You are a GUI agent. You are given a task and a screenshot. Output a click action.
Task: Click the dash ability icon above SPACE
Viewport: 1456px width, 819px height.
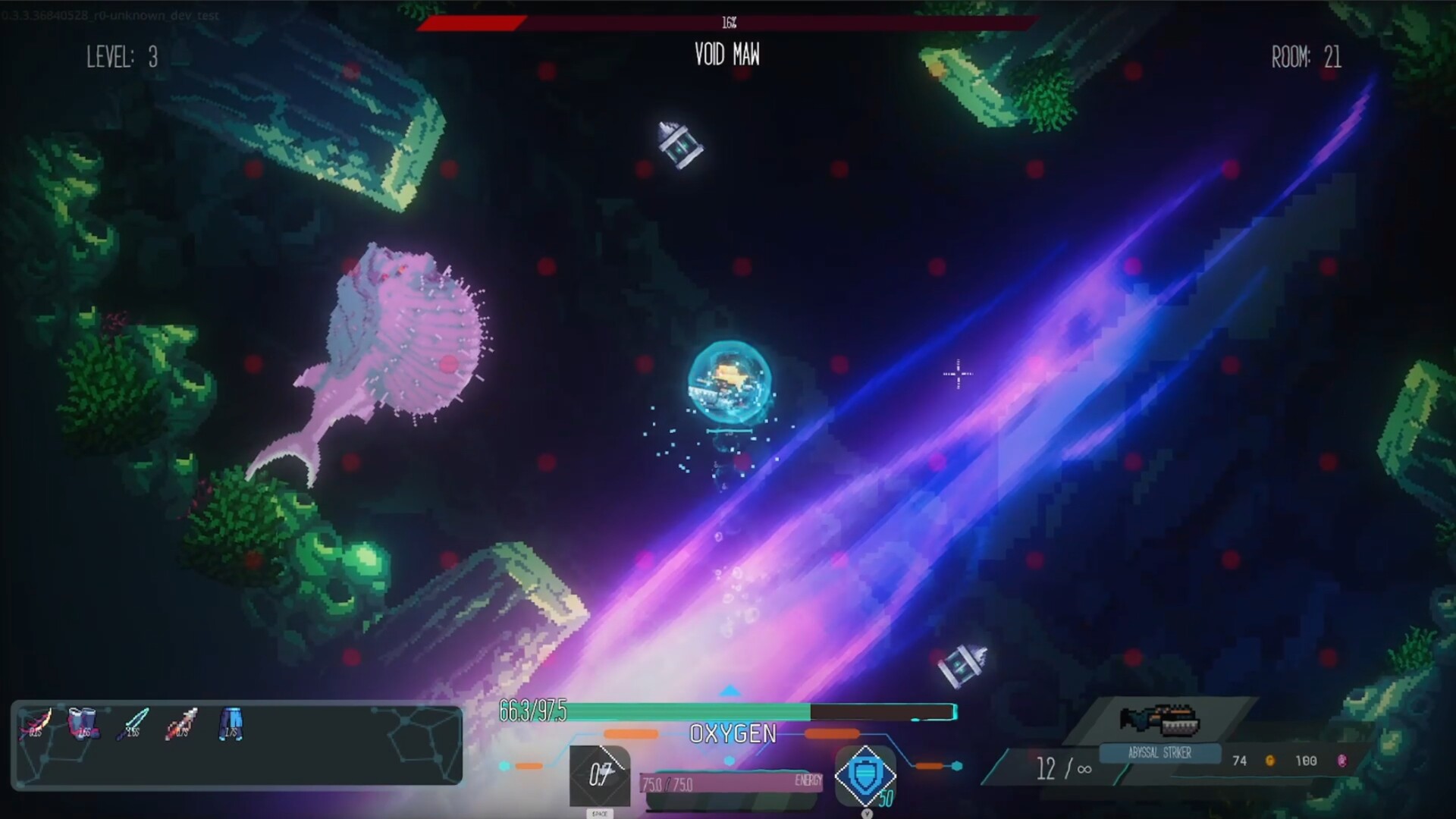click(601, 775)
